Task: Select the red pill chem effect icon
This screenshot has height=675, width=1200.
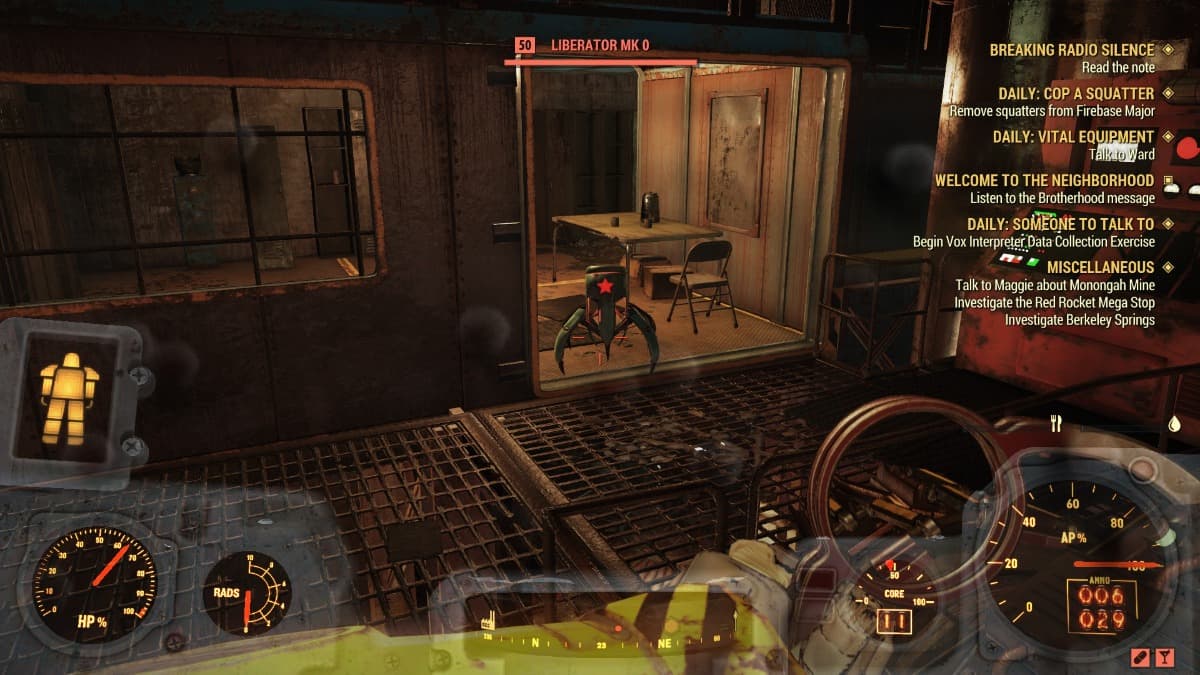Action: [1139, 656]
